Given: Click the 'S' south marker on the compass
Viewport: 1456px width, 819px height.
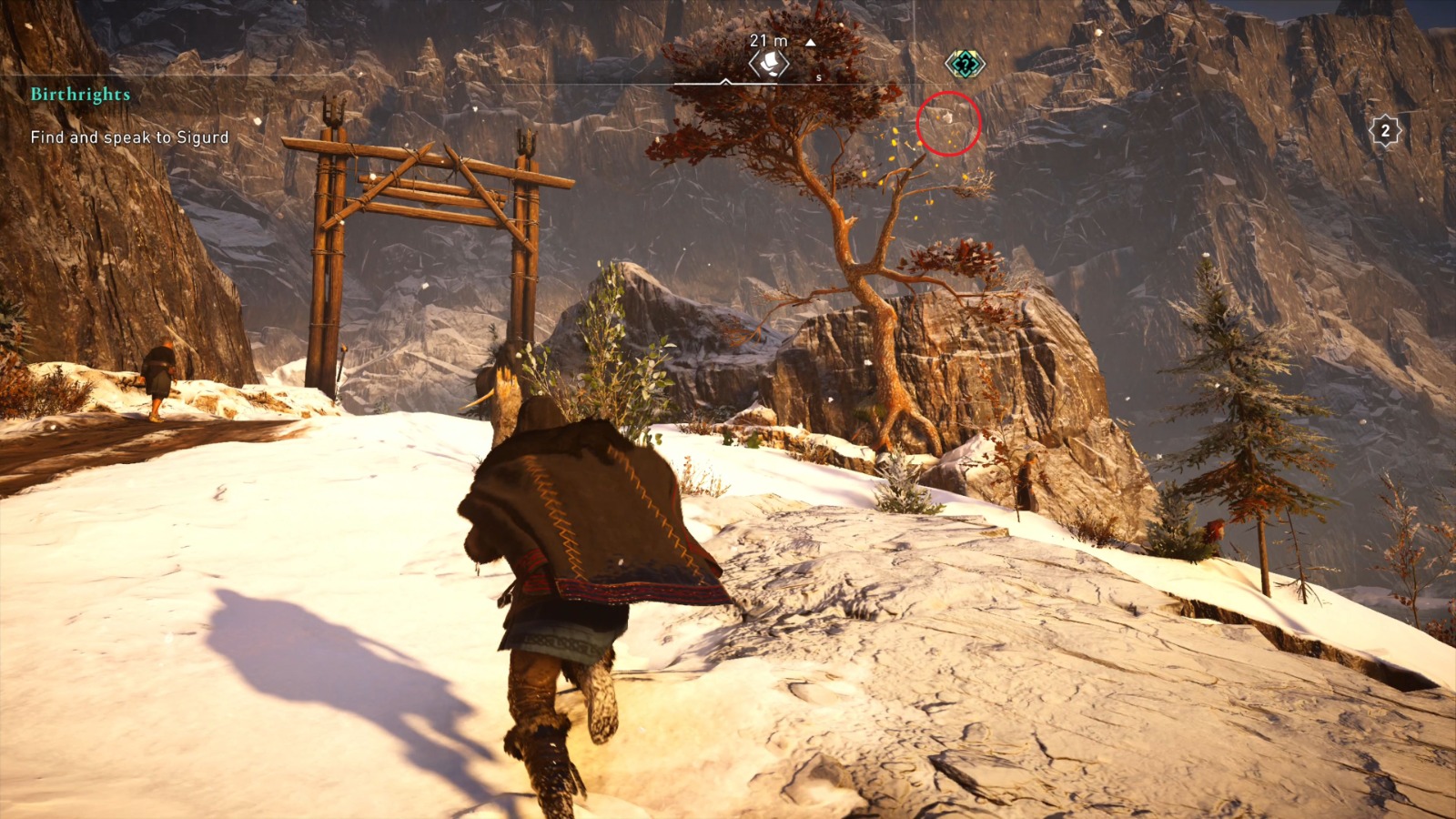Looking at the screenshot, I should 819,77.
